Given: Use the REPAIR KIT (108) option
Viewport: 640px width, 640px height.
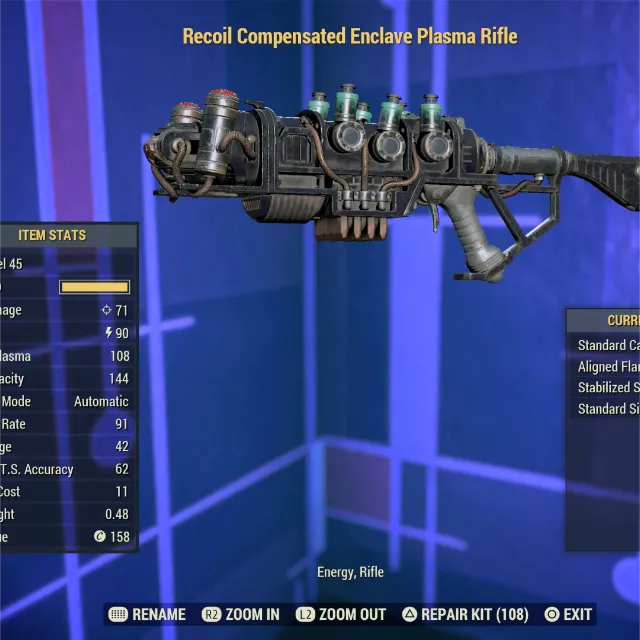Looking at the screenshot, I should pos(465,614).
